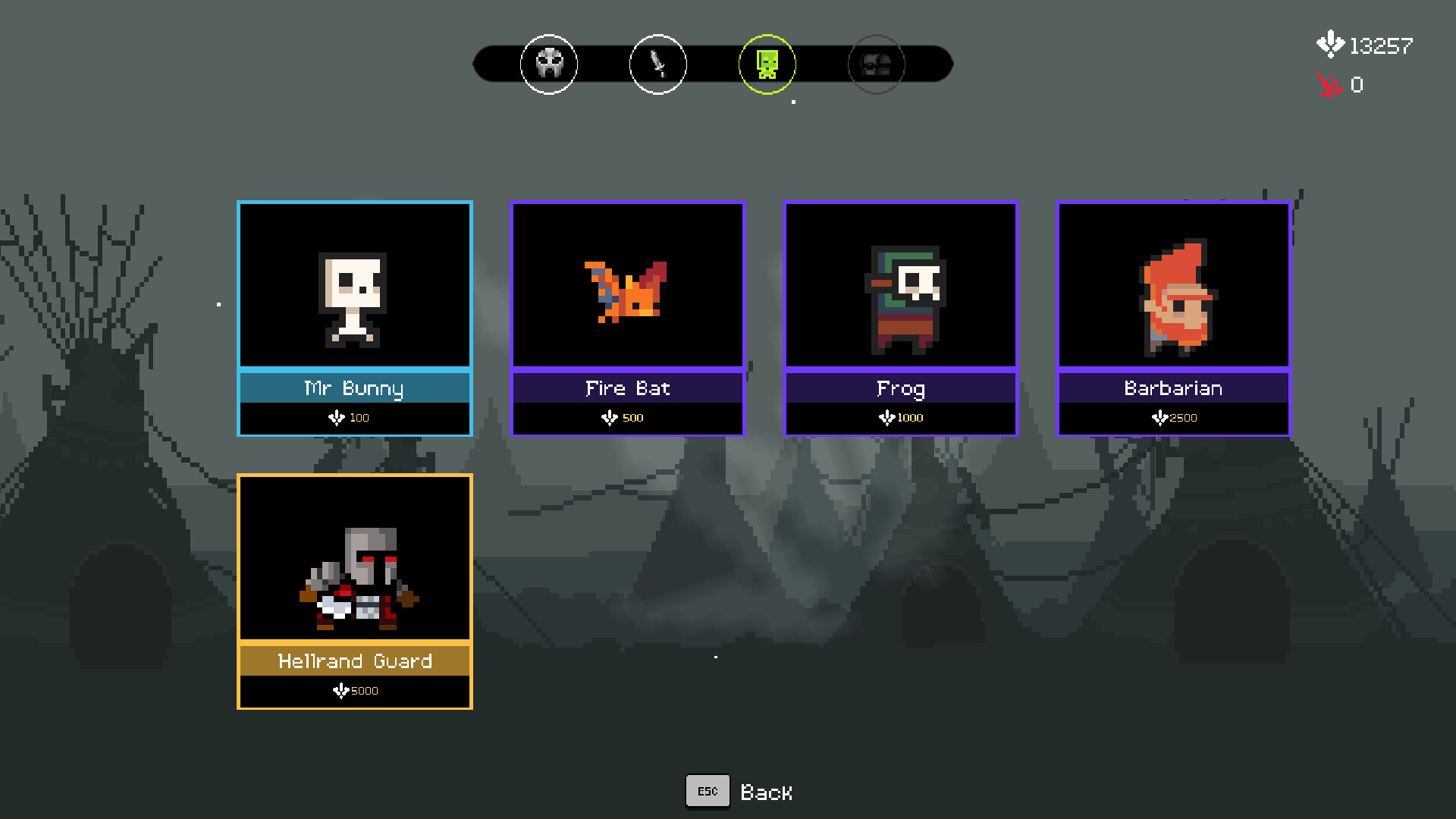Click the white currency emblem showing 13257
Image resolution: width=1456 pixels, height=819 pixels.
click(1329, 44)
